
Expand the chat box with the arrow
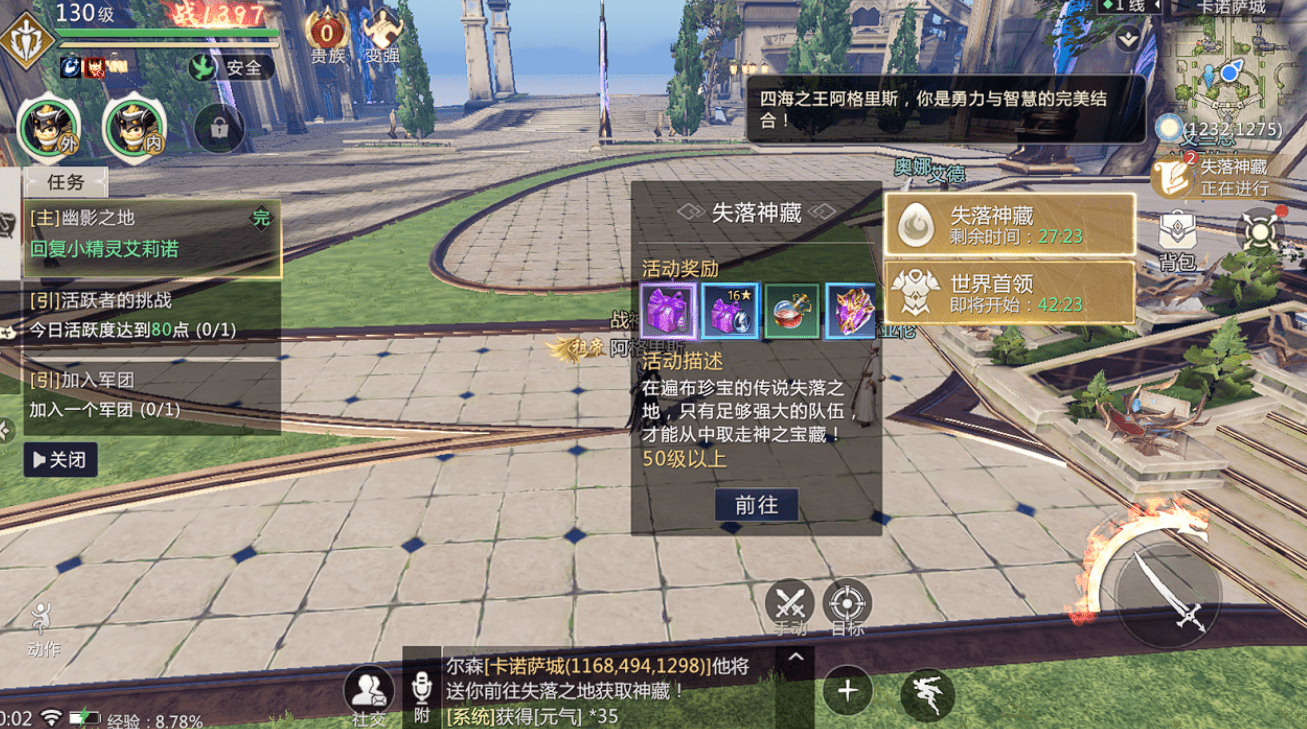pyautogui.click(x=795, y=658)
